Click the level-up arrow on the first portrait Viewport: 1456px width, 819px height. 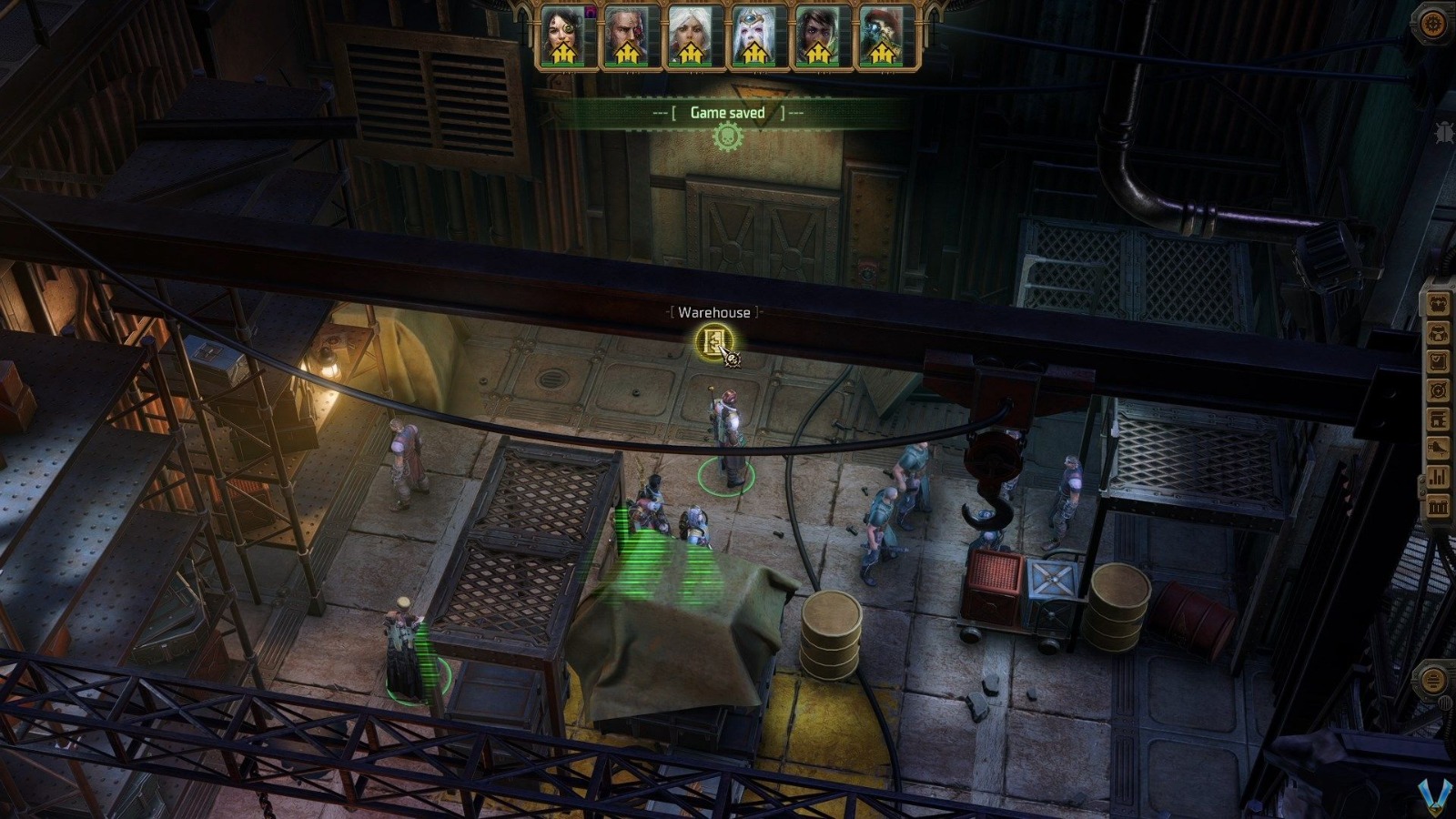pyautogui.click(x=564, y=53)
